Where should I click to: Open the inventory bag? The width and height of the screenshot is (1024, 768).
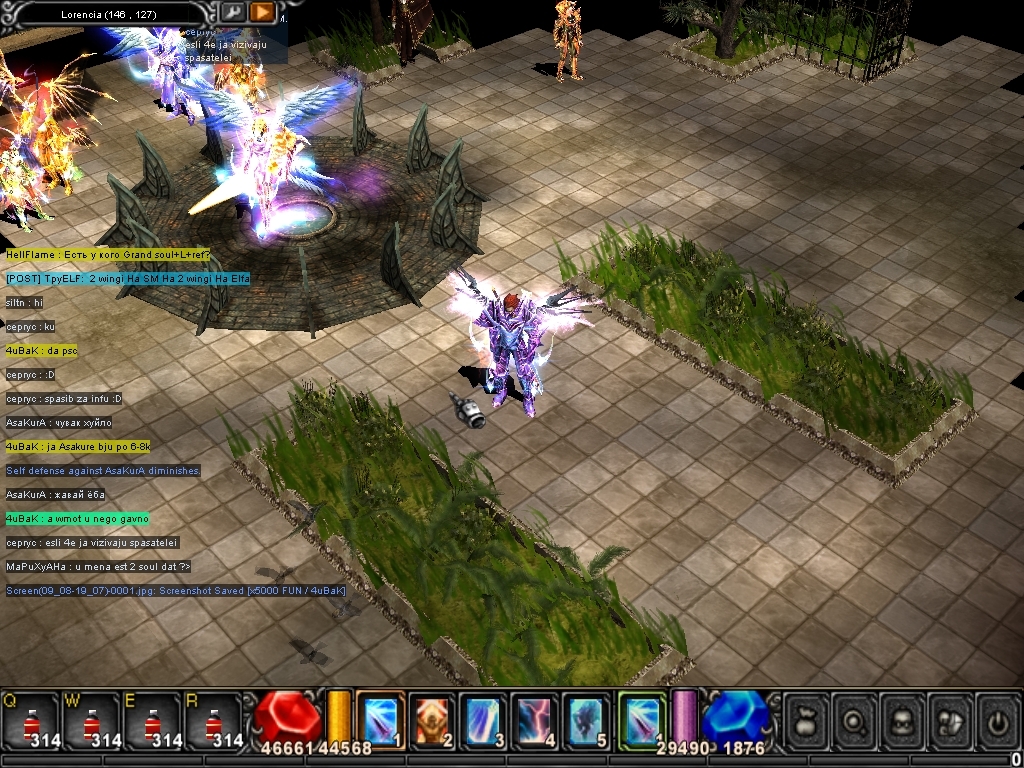(807, 719)
